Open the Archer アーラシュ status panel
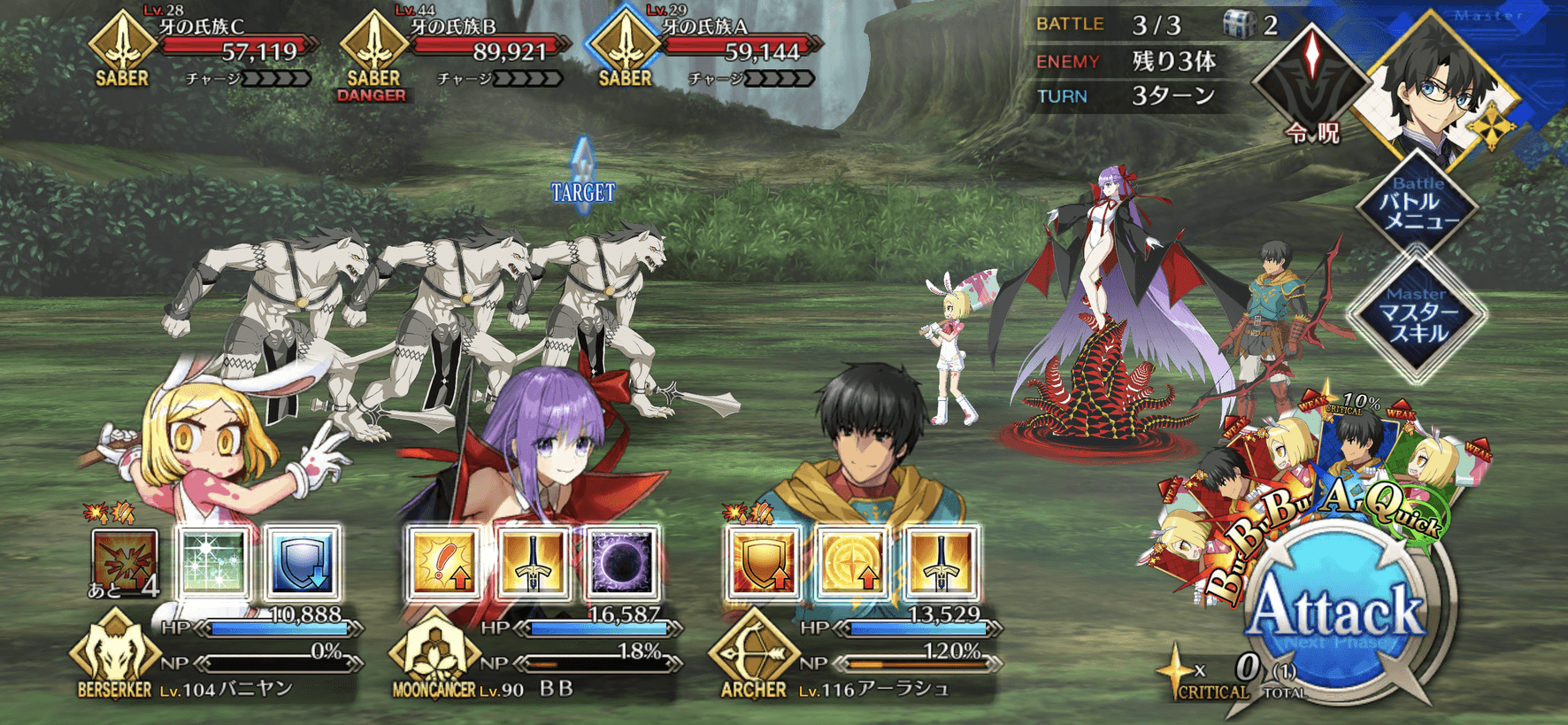 pos(854,655)
